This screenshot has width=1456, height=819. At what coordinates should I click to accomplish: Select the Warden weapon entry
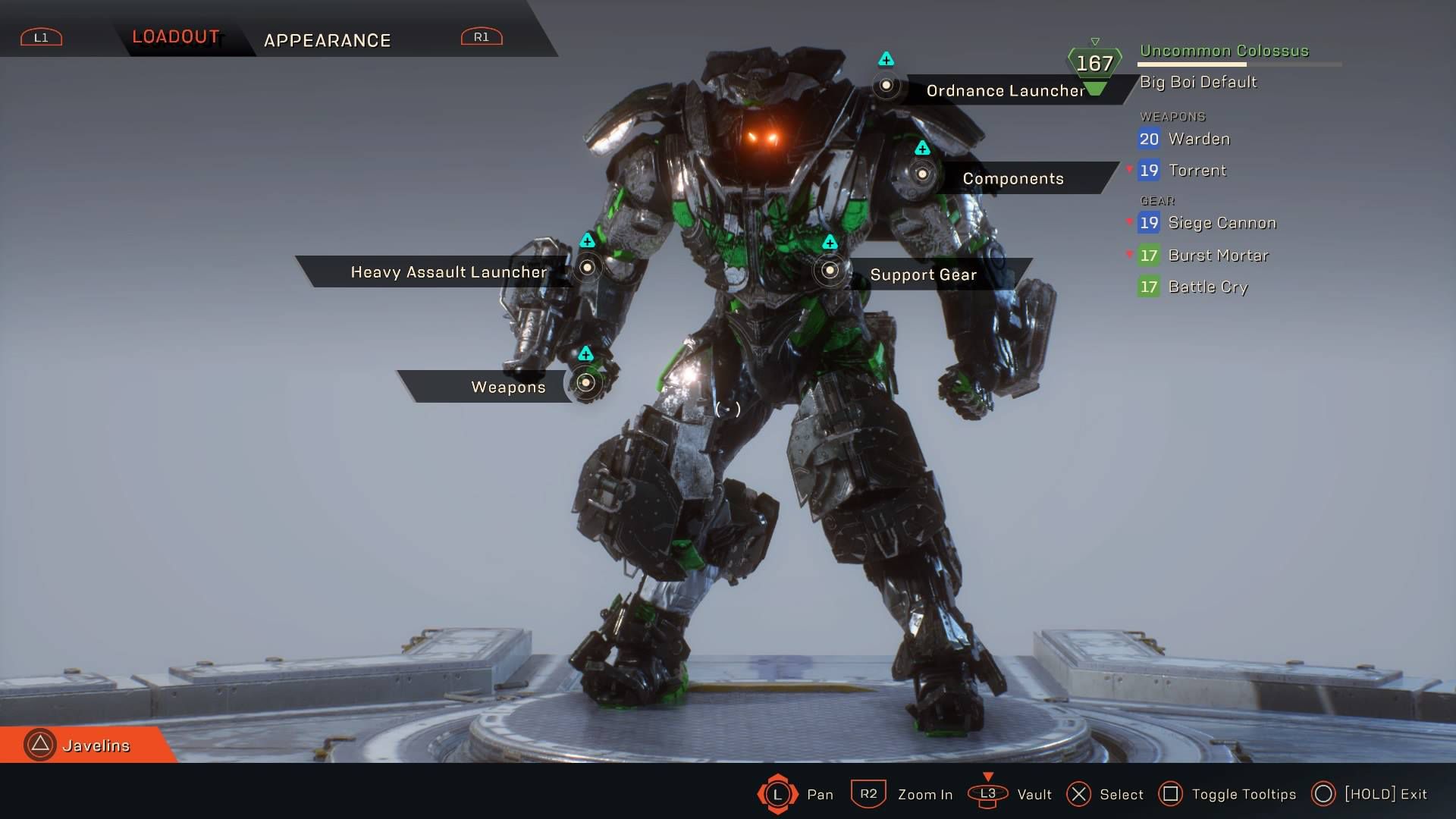[x=1198, y=139]
